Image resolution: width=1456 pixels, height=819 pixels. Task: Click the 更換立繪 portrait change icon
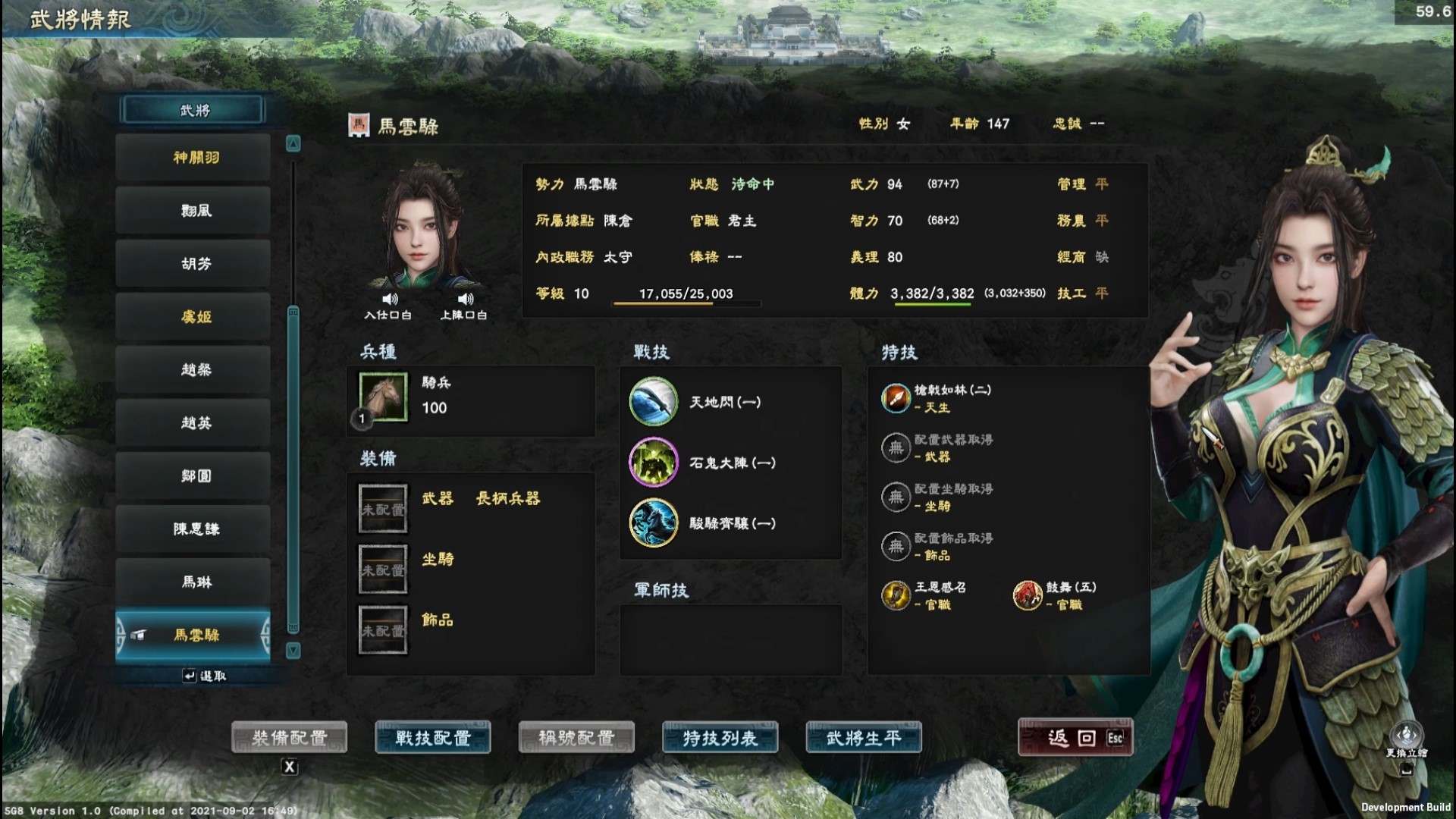click(x=1407, y=736)
